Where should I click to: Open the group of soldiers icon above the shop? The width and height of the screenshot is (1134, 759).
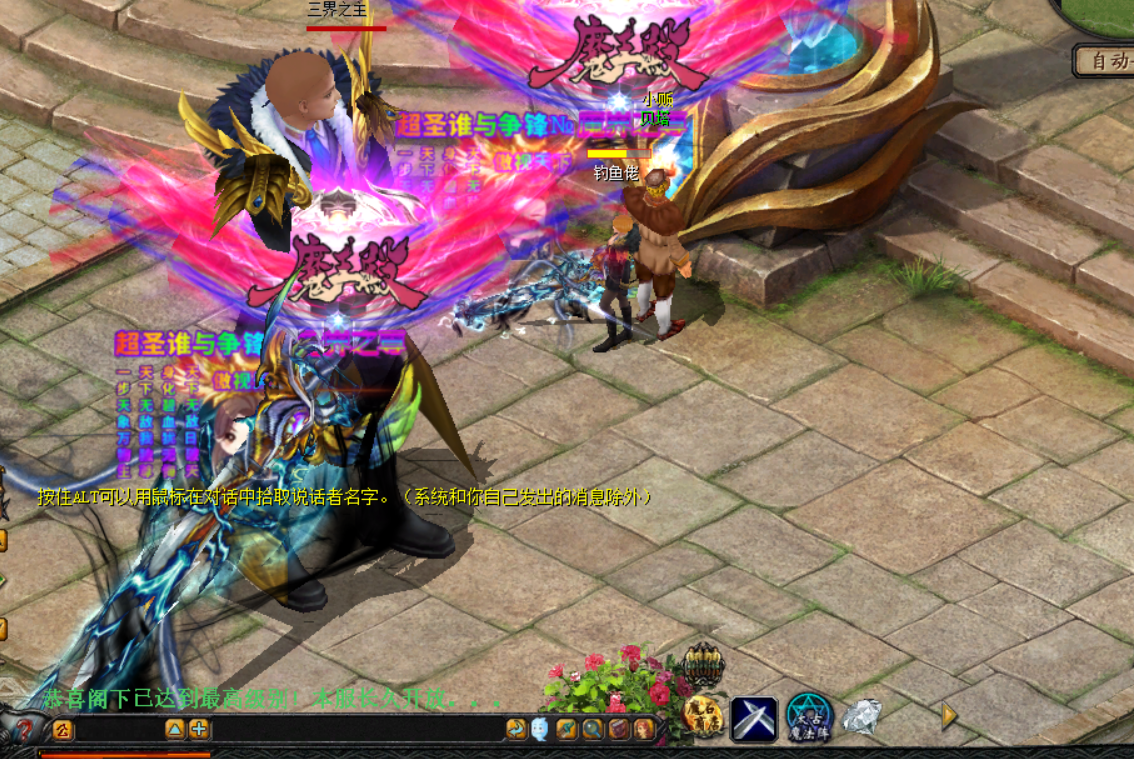click(703, 663)
